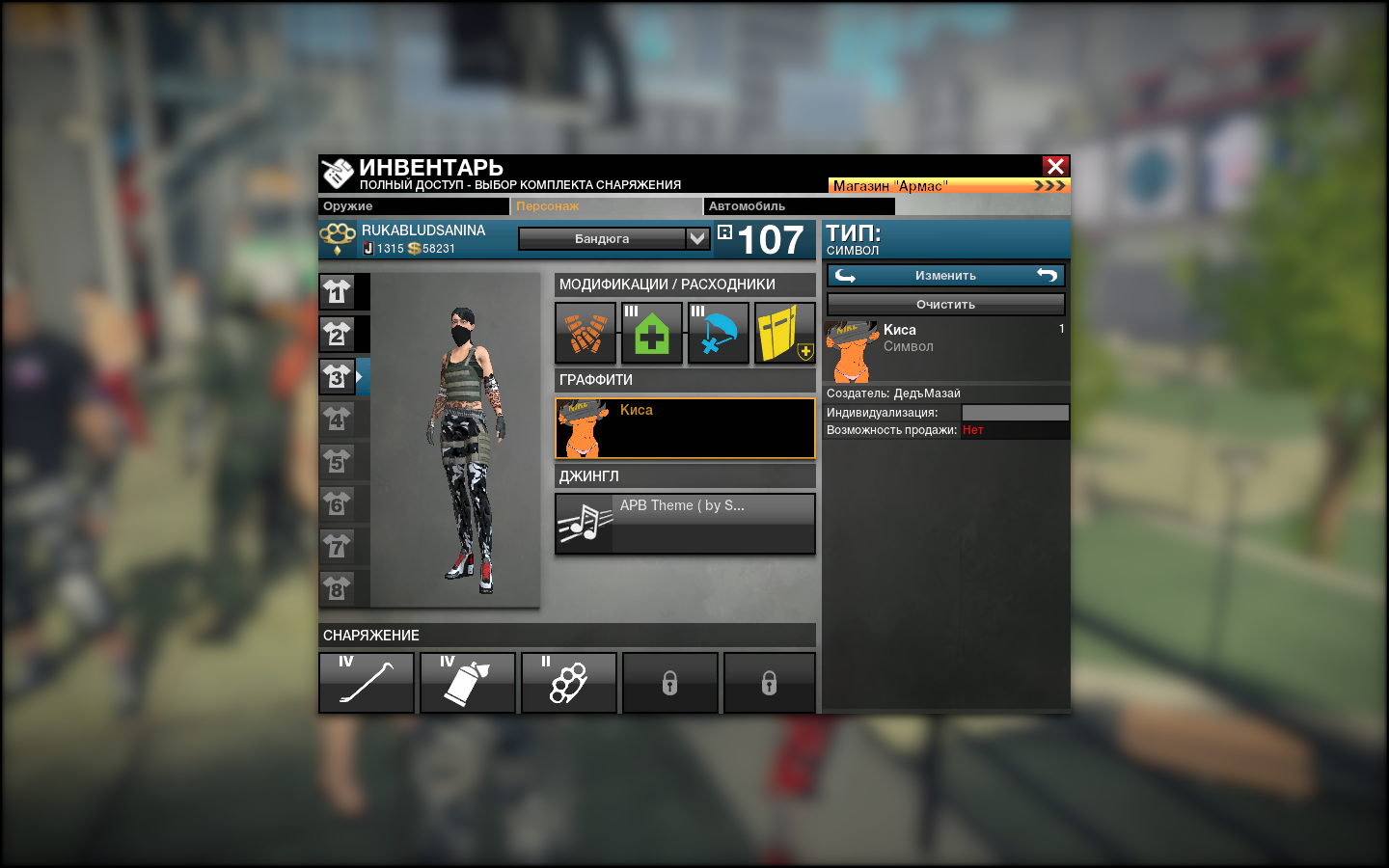The width and height of the screenshot is (1389, 868).
Task: Select the green medical house modification
Action: click(652, 333)
